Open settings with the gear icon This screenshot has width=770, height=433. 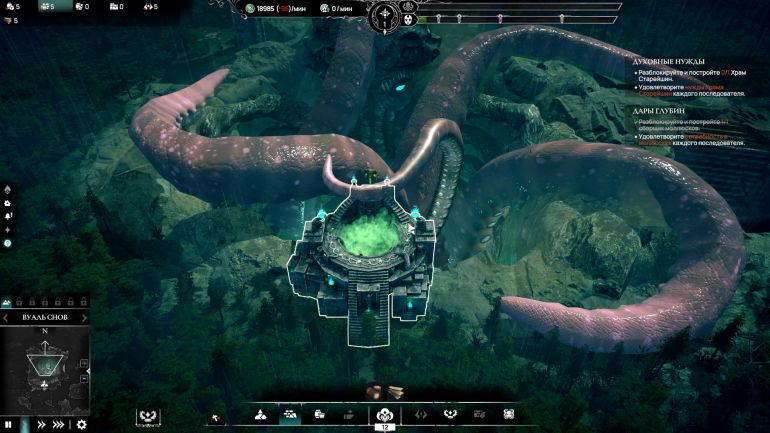point(81,425)
